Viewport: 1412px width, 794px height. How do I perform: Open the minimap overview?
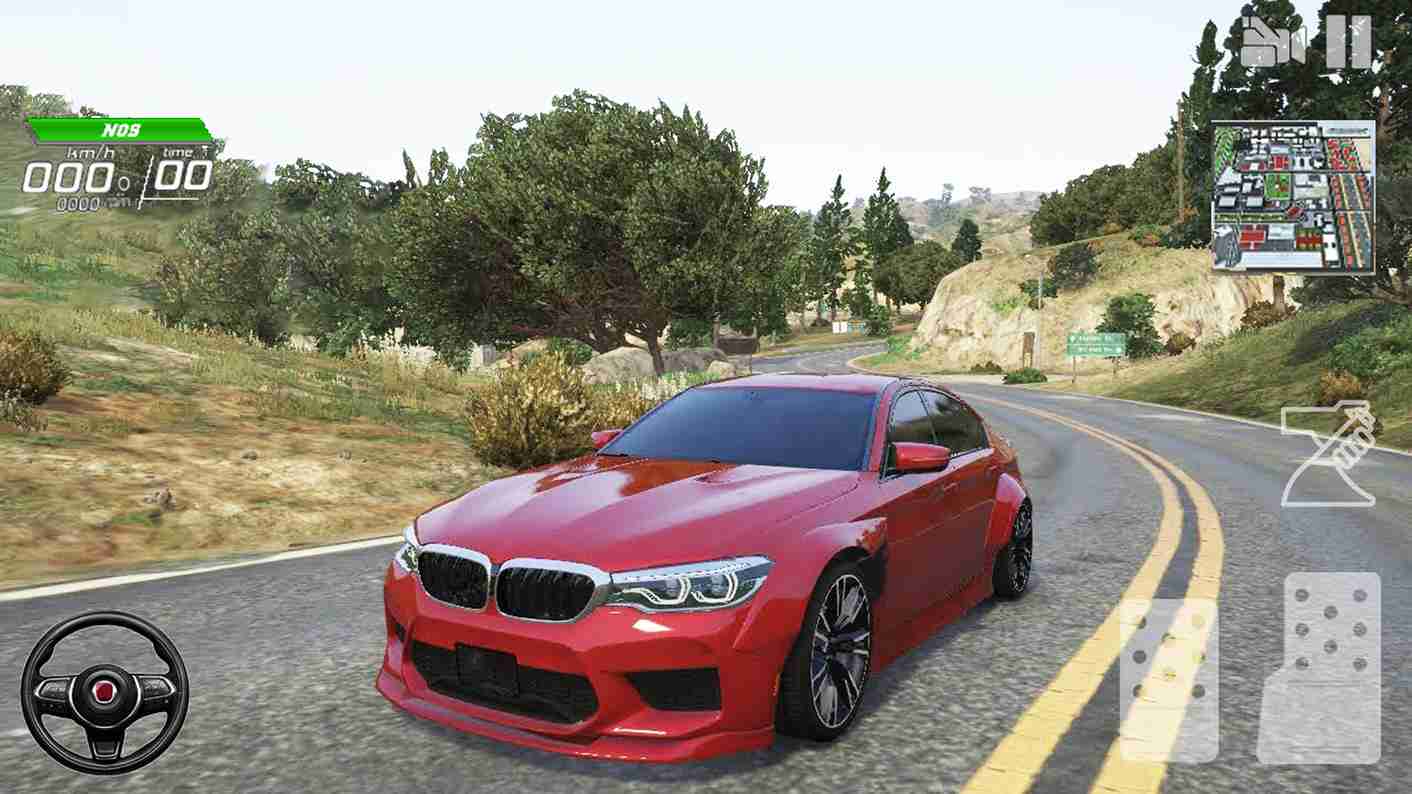[1294, 192]
